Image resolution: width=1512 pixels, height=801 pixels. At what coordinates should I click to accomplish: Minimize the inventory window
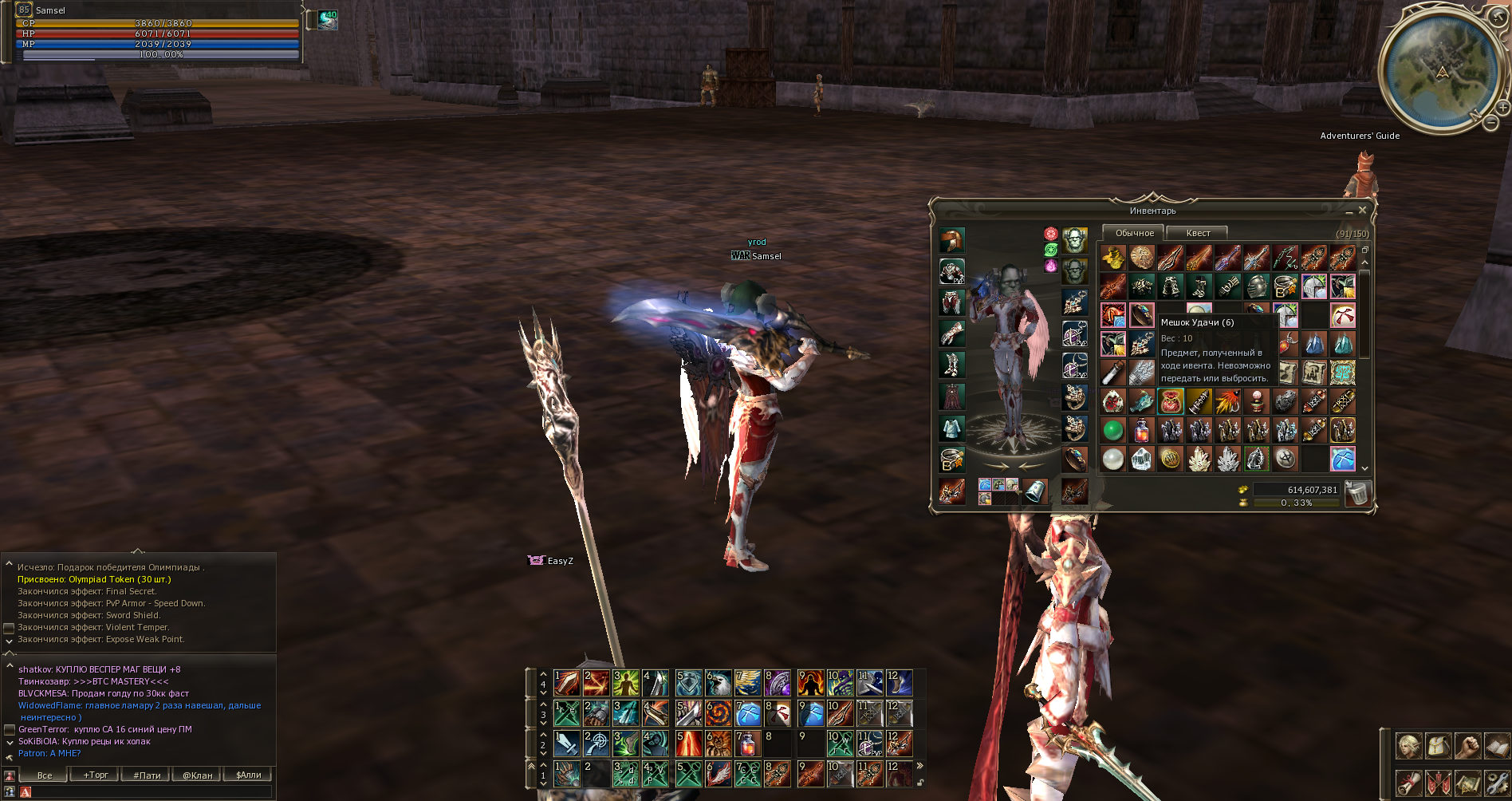click(x=1349, y=211)
